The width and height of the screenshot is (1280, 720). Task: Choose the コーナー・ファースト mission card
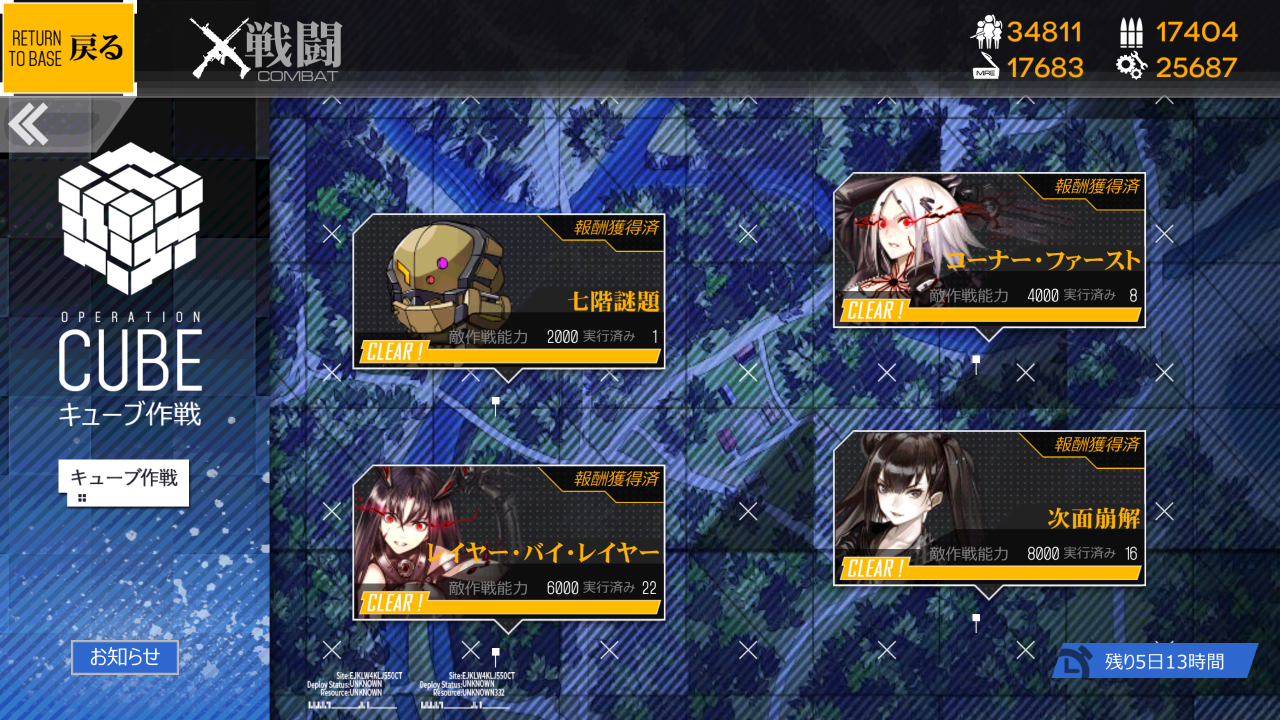tap(989, 250)
